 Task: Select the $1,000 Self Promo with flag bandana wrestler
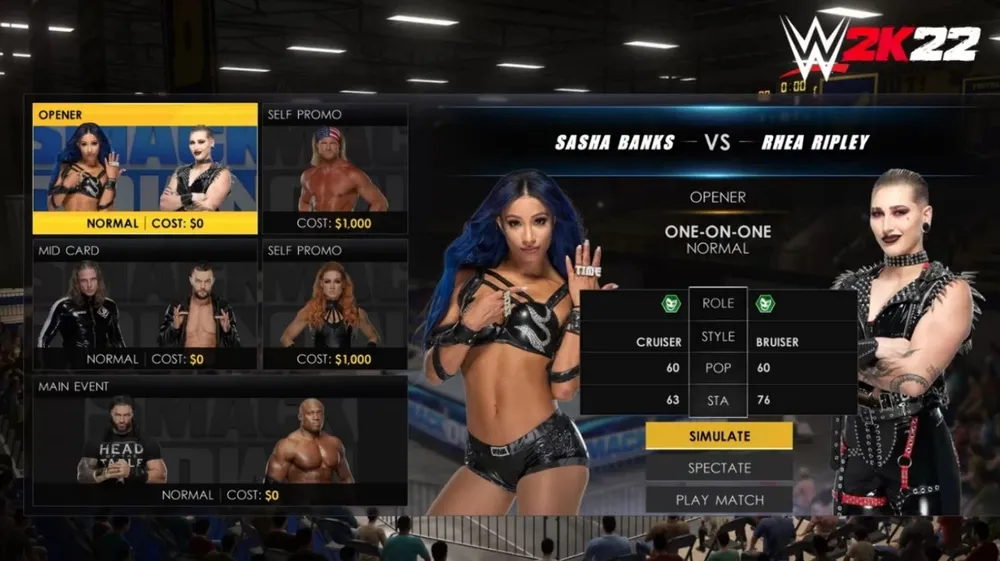click(334, 168)
